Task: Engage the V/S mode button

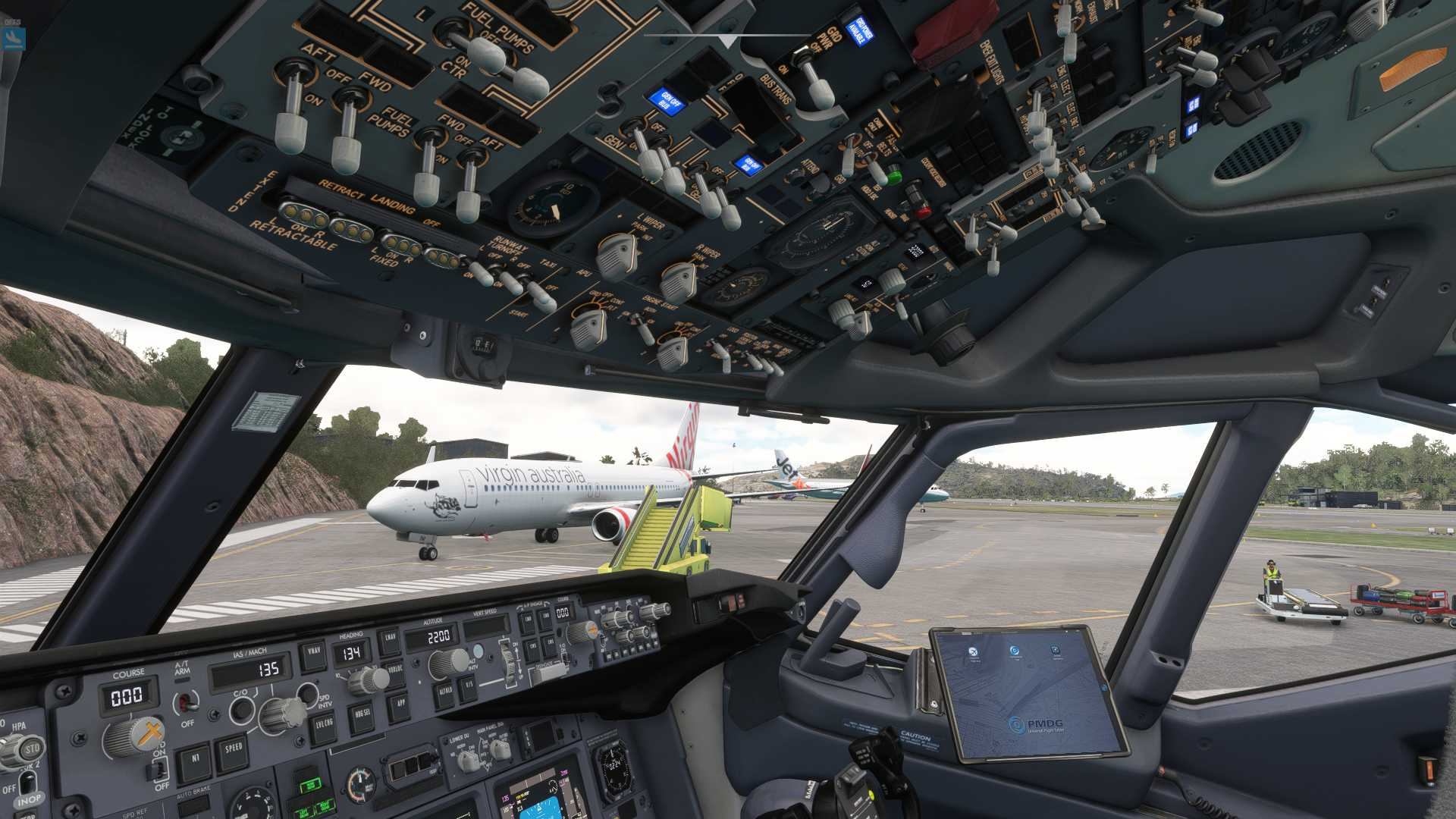Action: coord(469,686)
